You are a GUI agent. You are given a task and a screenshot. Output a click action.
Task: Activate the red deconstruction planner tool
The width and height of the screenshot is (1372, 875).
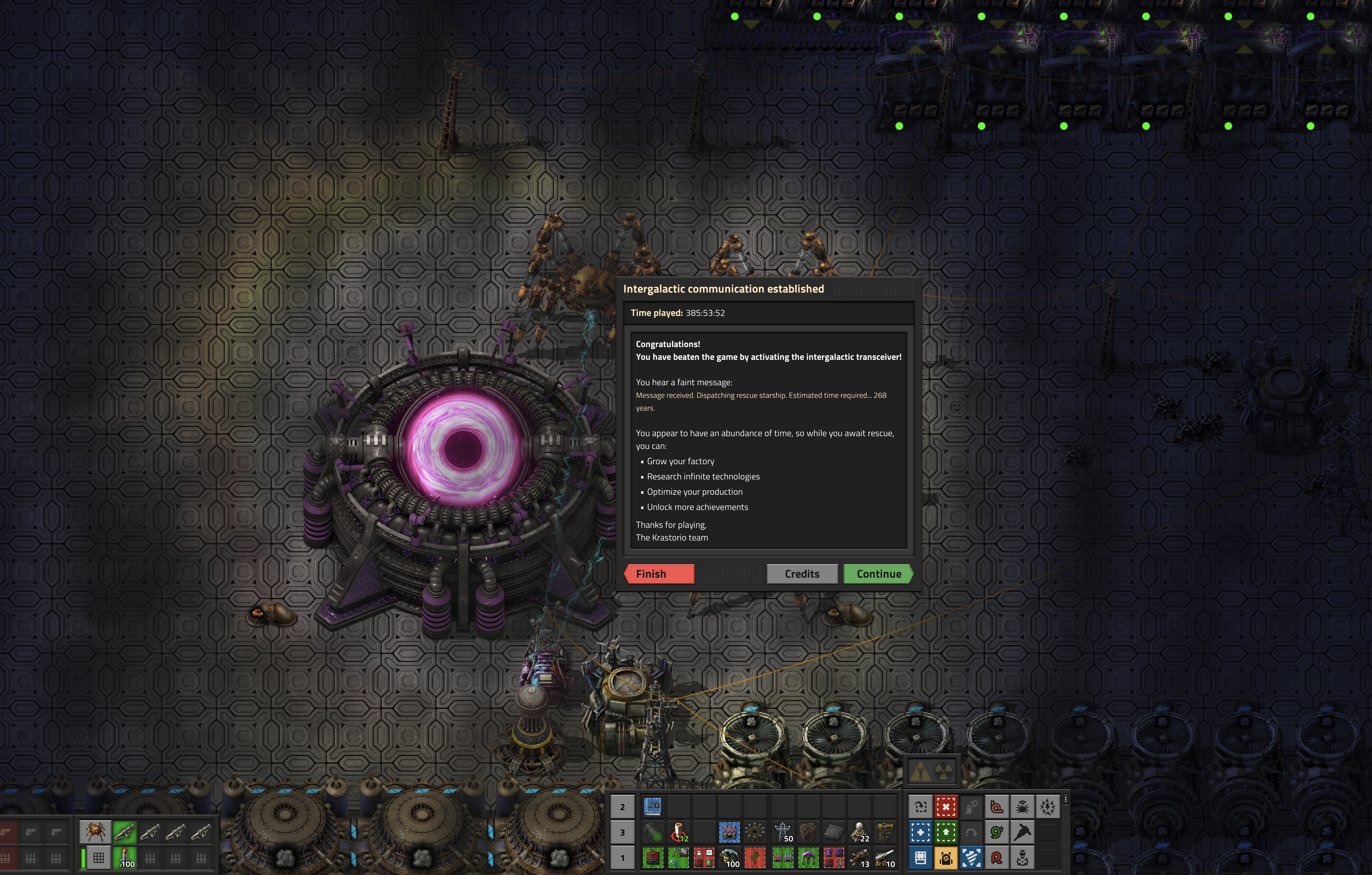(946, 807)
